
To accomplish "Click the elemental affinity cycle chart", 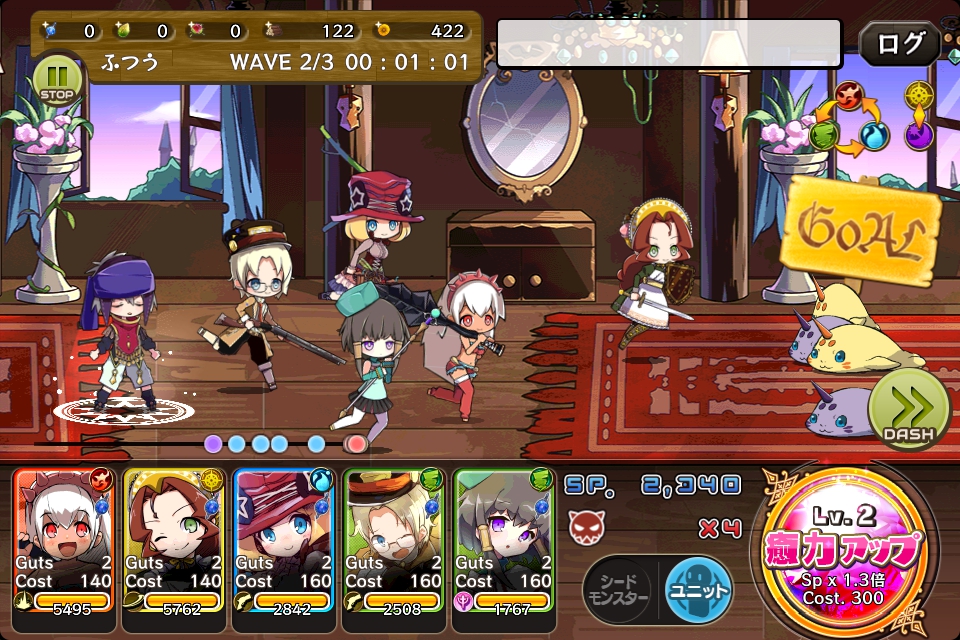I will pos(870,117).
